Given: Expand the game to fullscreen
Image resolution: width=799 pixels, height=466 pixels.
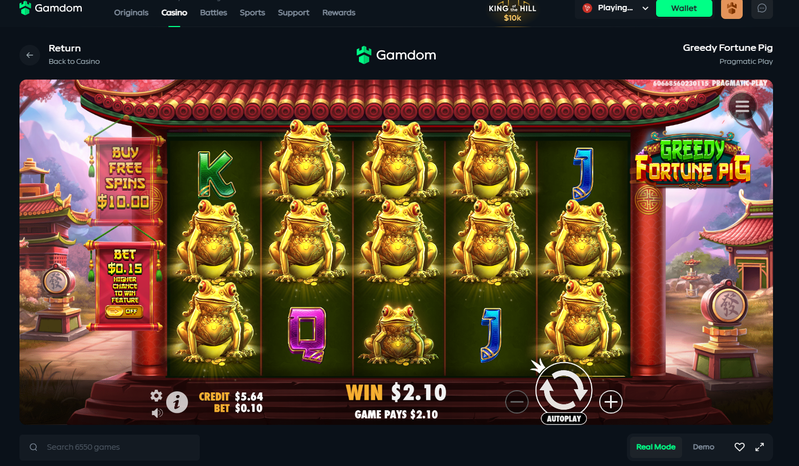Looking at the screenshot, I should (x=760, y=447).
